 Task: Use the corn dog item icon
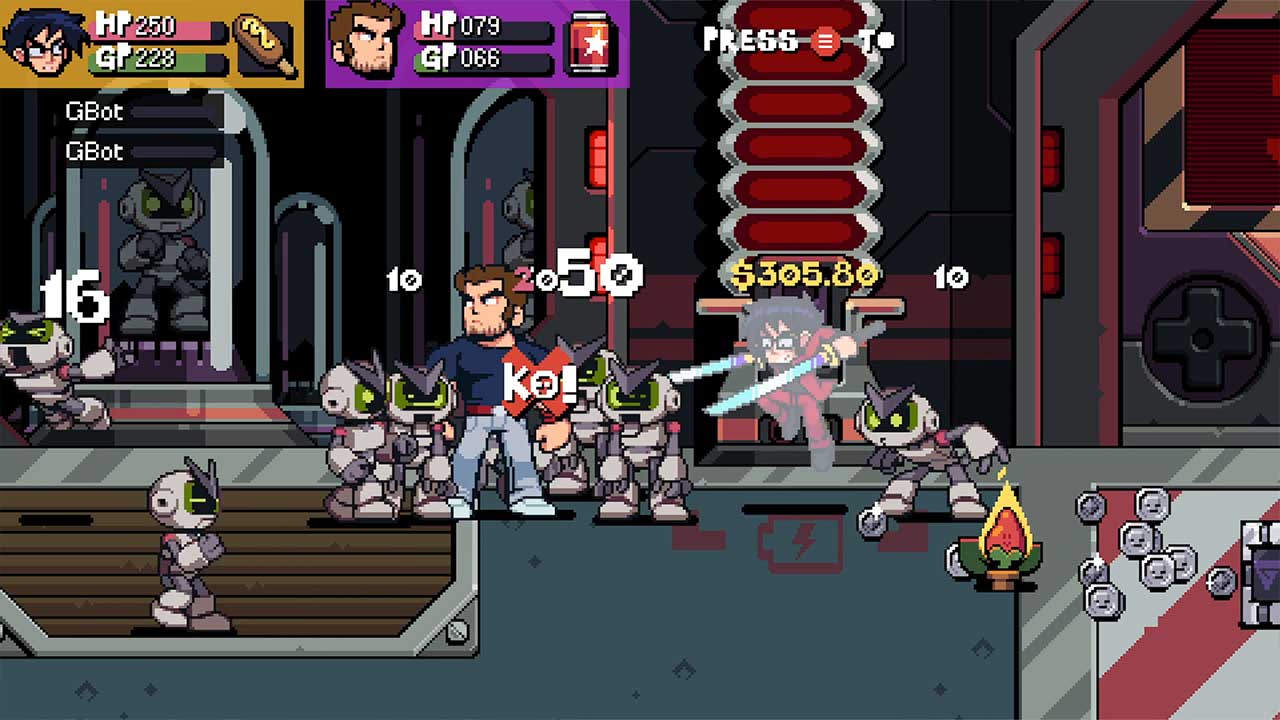[266, 42]
